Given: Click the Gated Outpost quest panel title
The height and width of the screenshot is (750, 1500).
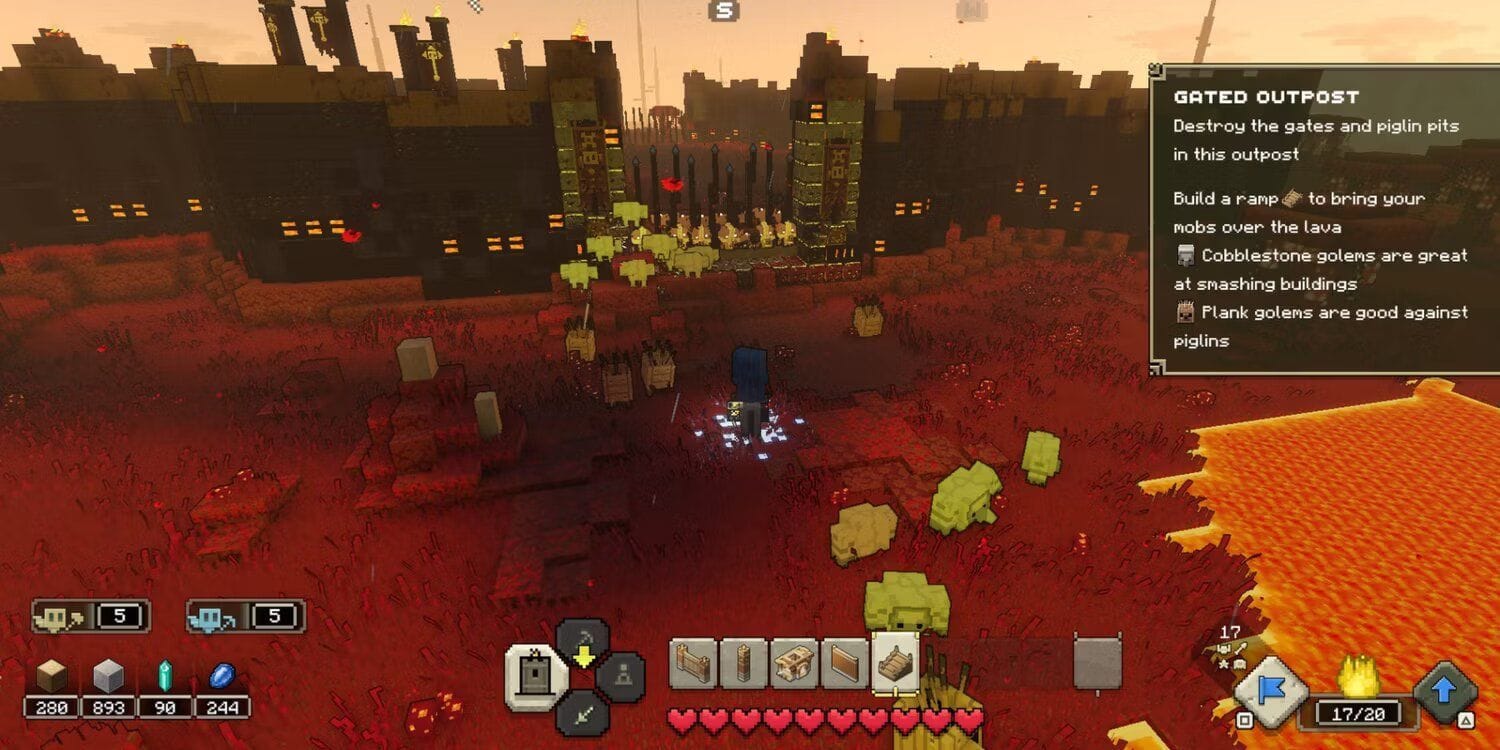Looking at the screenshot, I should [1268, 97].
